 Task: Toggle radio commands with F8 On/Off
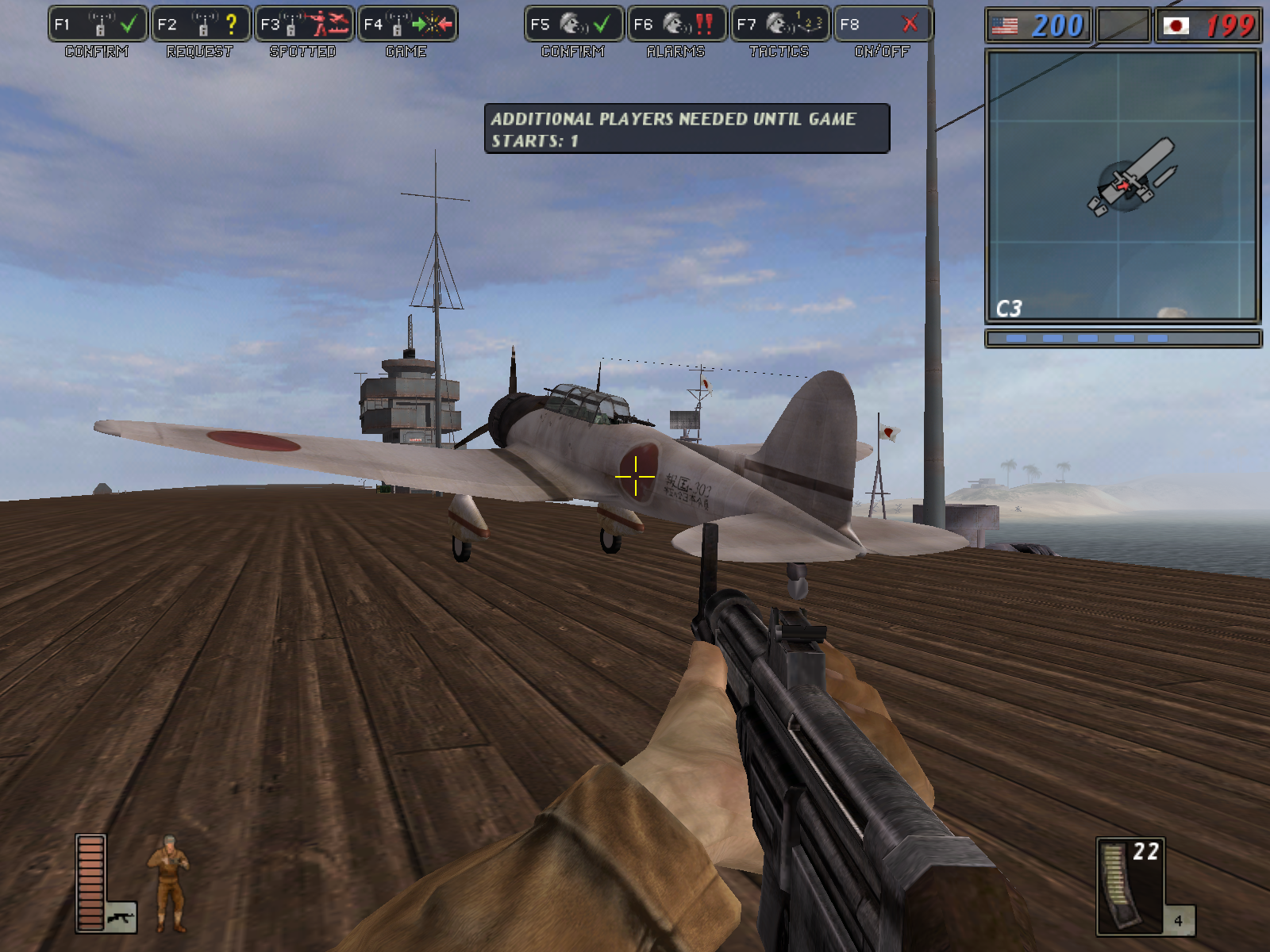[881, 23]
